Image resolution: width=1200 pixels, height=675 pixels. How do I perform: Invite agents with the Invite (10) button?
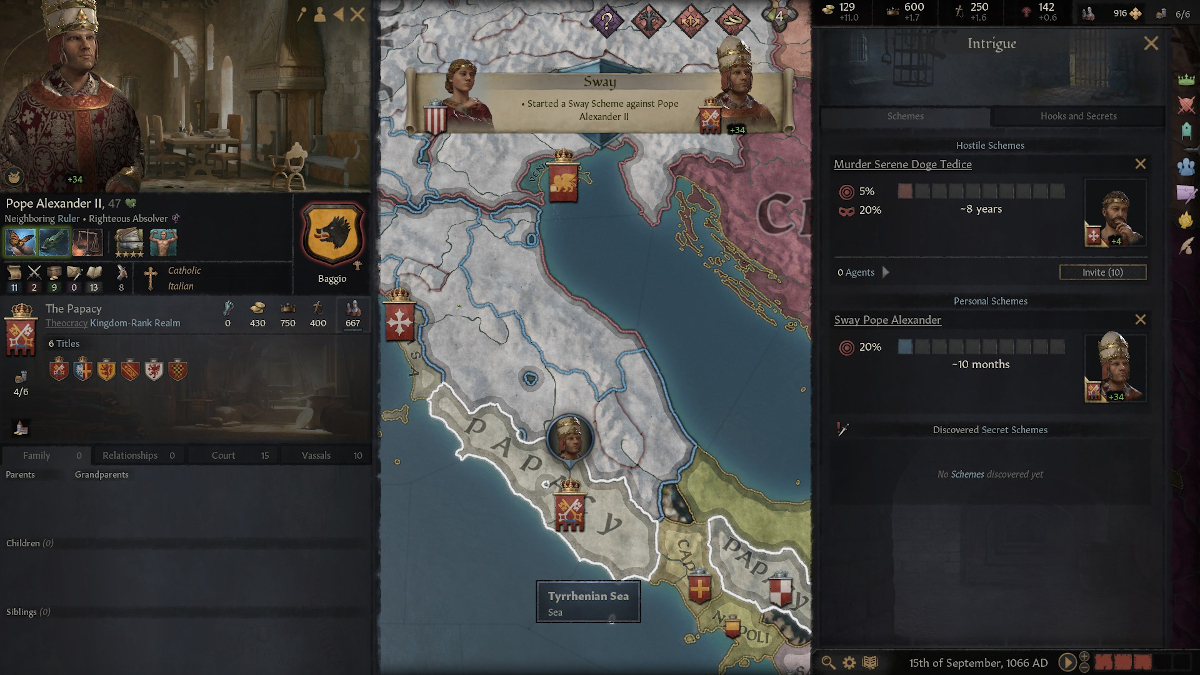(x=1102, y=272)
